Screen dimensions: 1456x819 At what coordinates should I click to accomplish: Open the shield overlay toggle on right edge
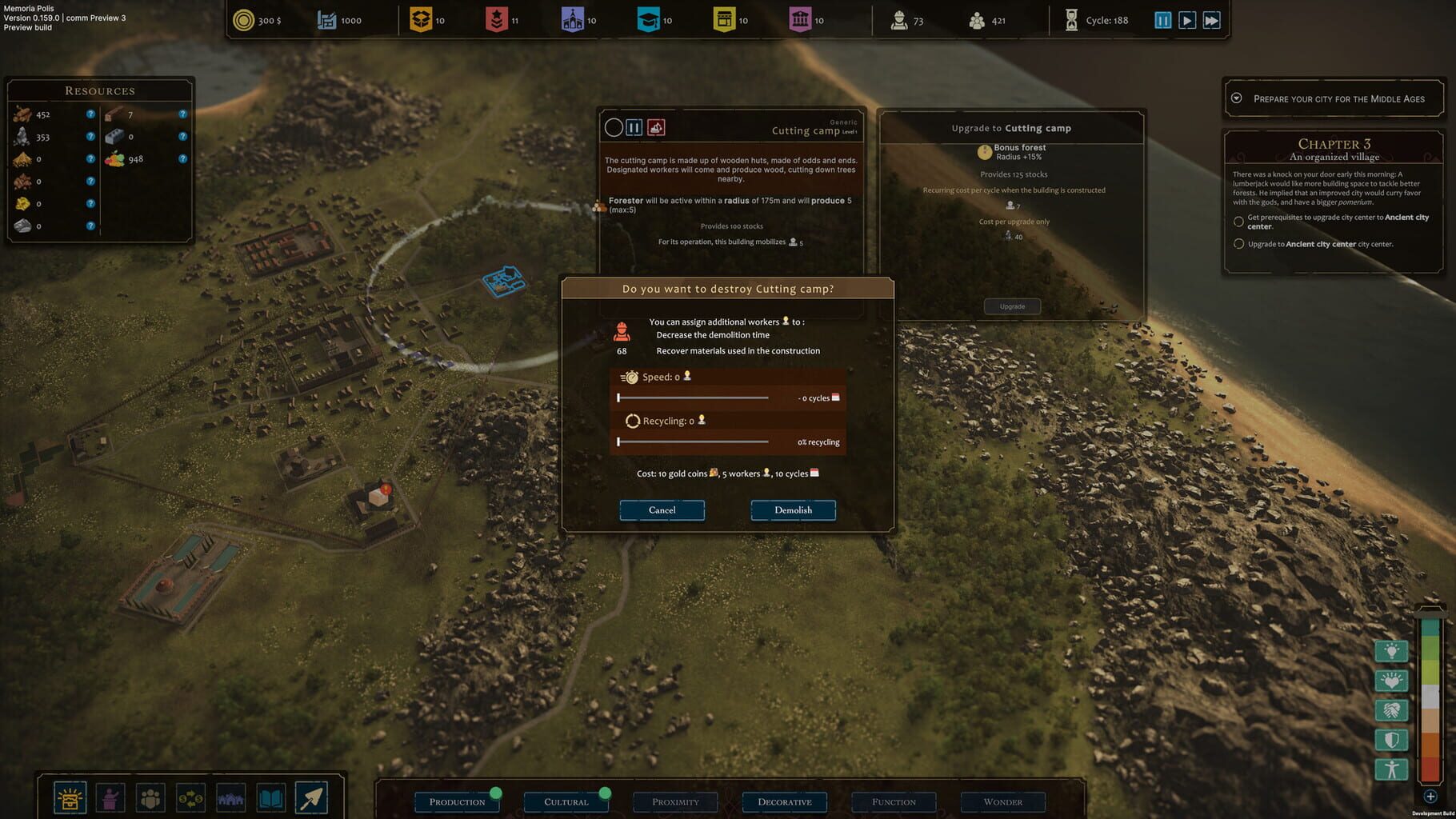[1392, 740]
